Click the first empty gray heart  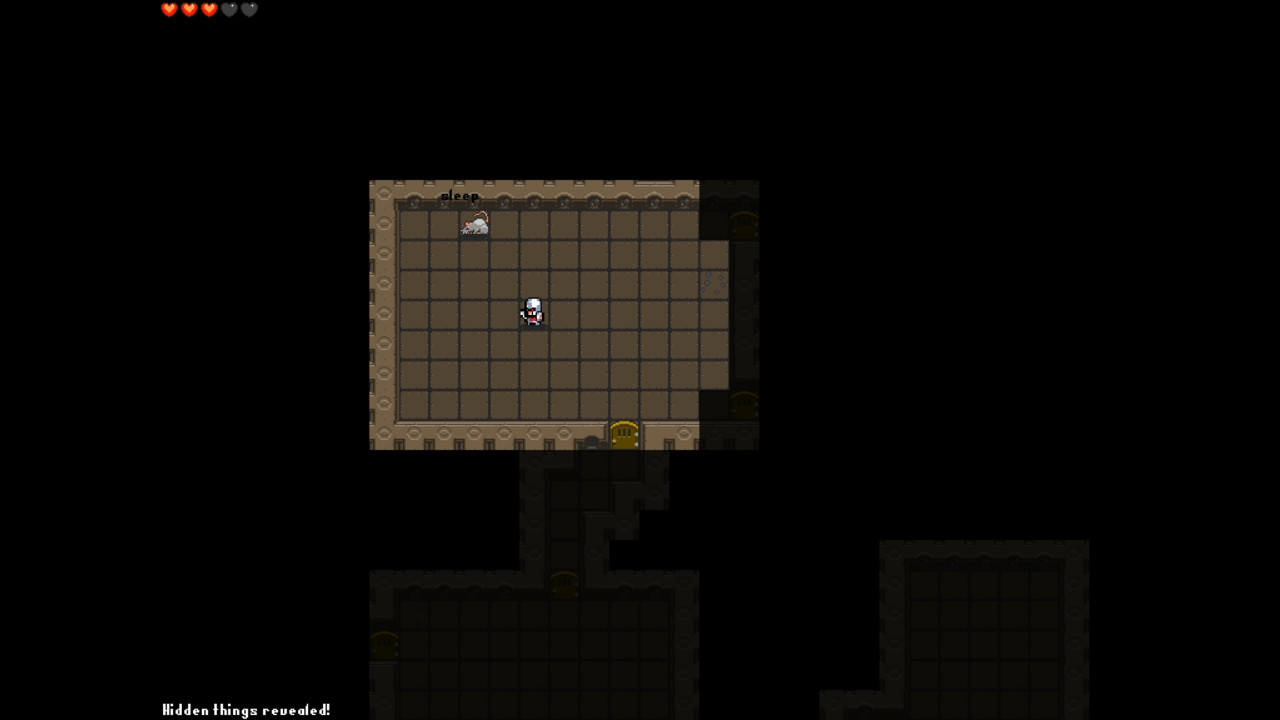pos(229,9)
